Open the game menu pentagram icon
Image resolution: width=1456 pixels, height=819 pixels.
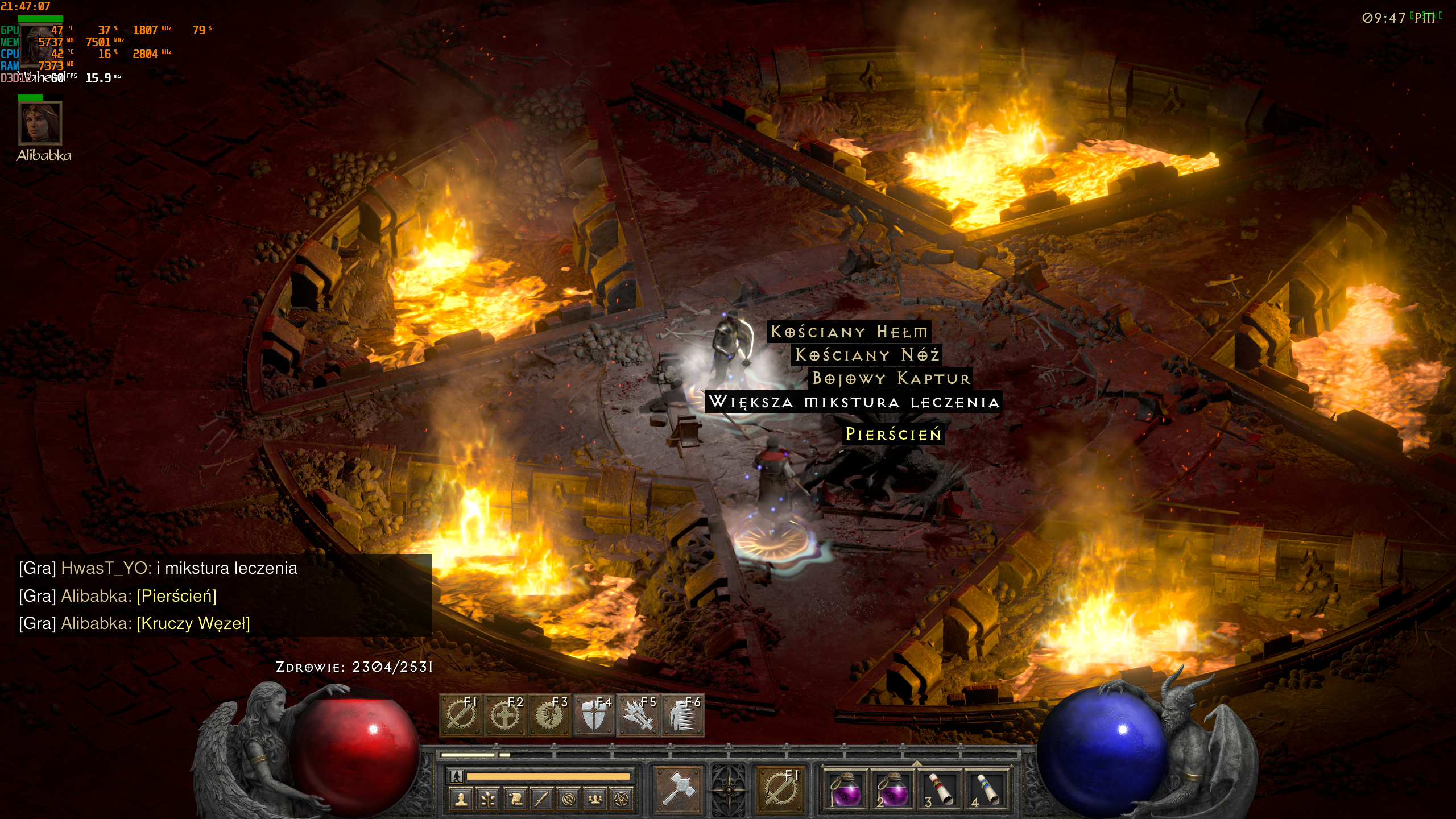pos(622,800)
